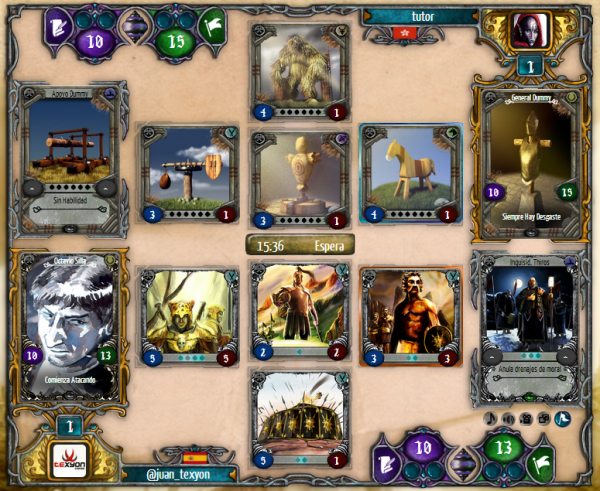The image size is (600, 491).
Task: Click the video camera icon
Action: pos(526,417)
